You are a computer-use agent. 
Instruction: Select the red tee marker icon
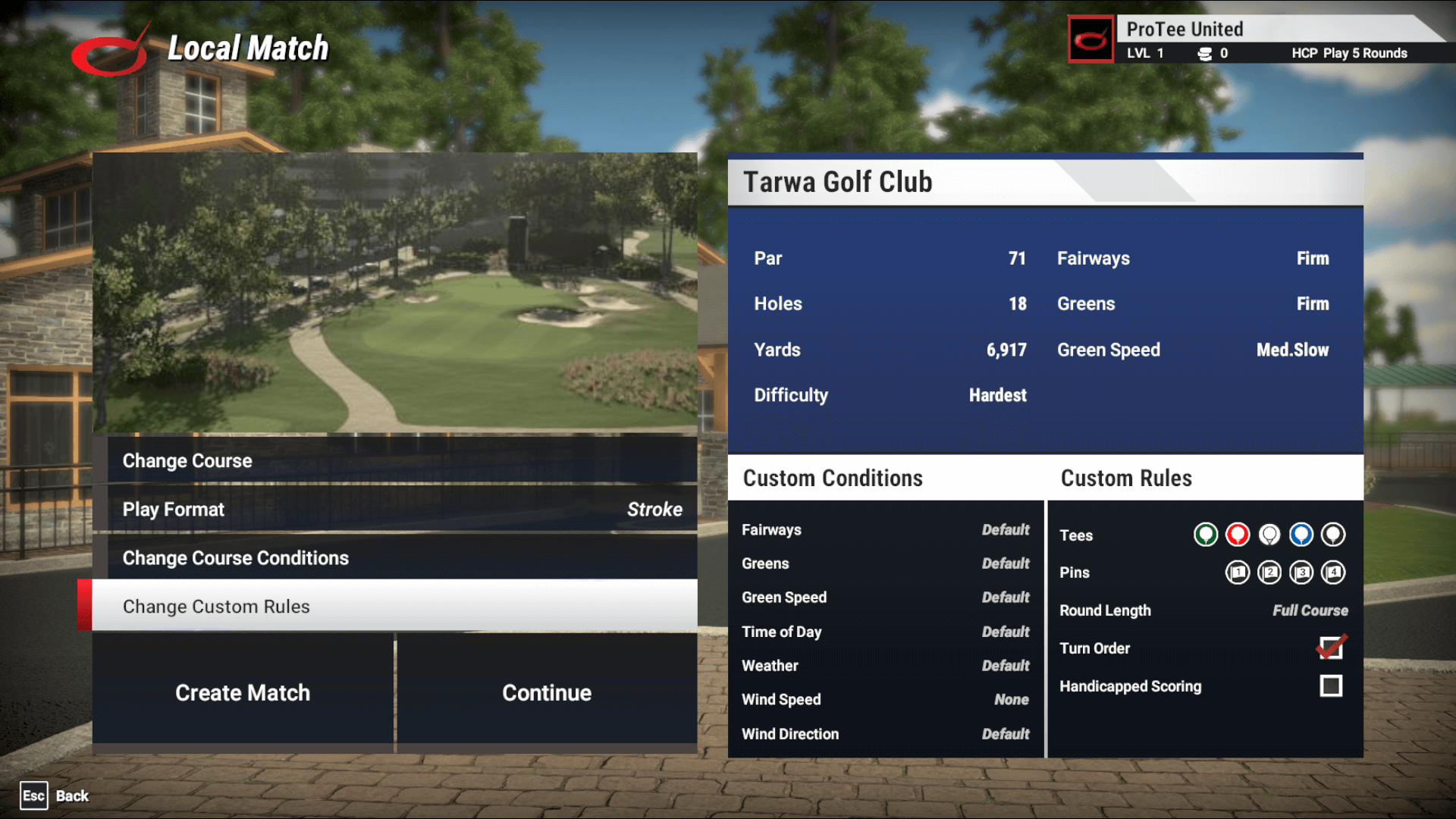pos(1238,535)
